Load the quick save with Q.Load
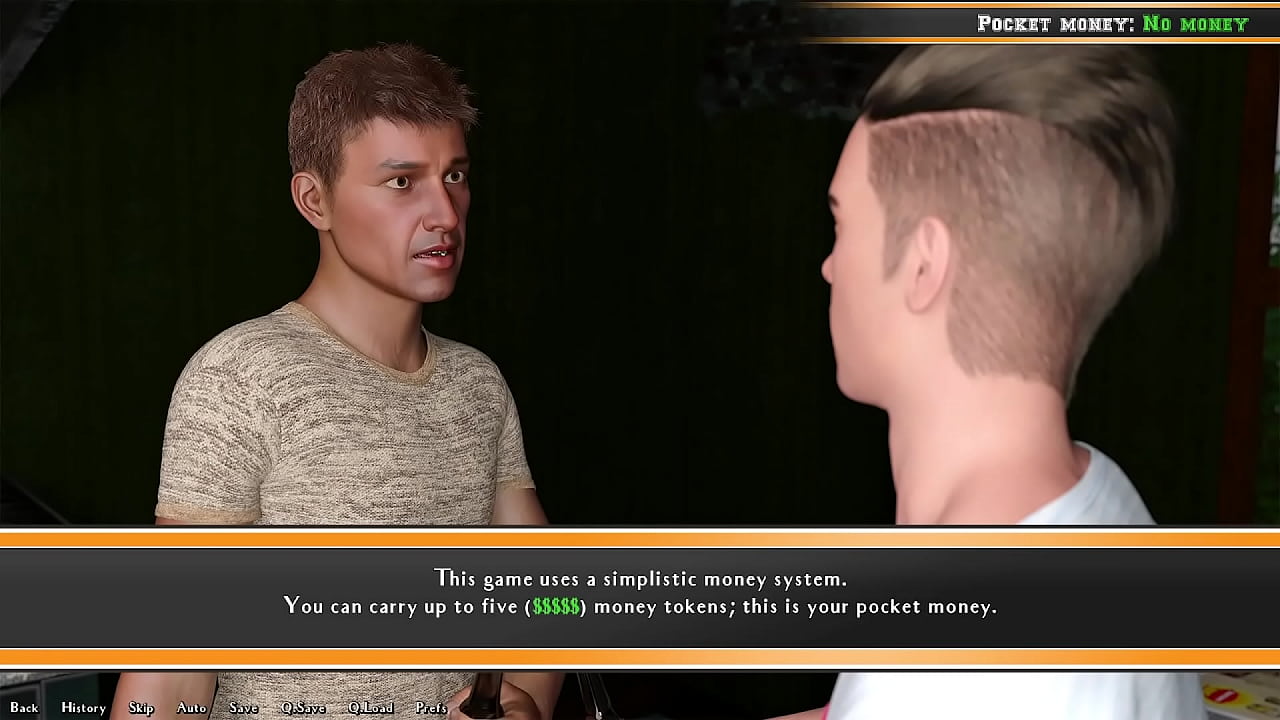Screen dimensions: 1280x720 (370, 707)
